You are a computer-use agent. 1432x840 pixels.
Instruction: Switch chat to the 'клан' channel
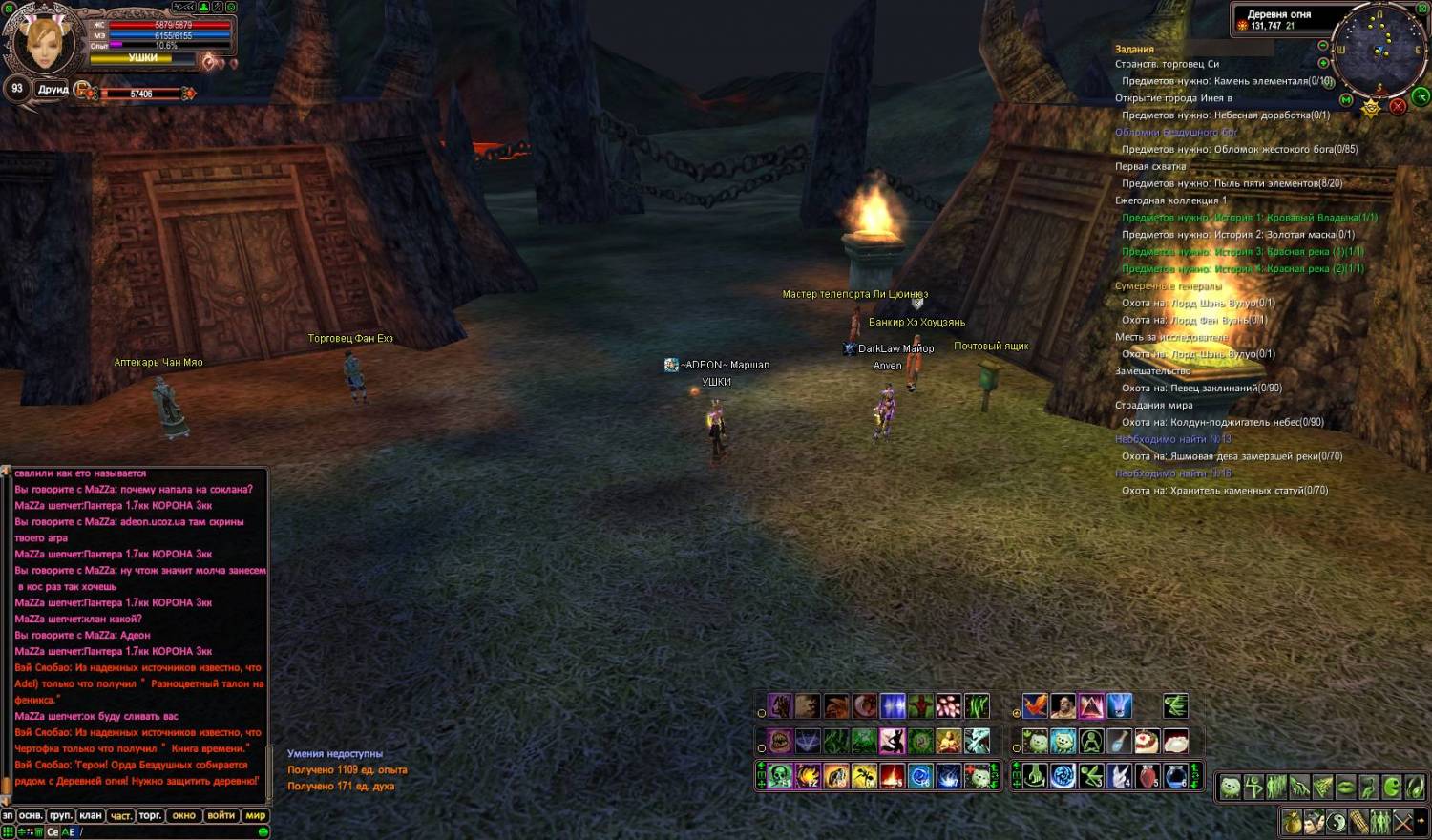point(91,815)
